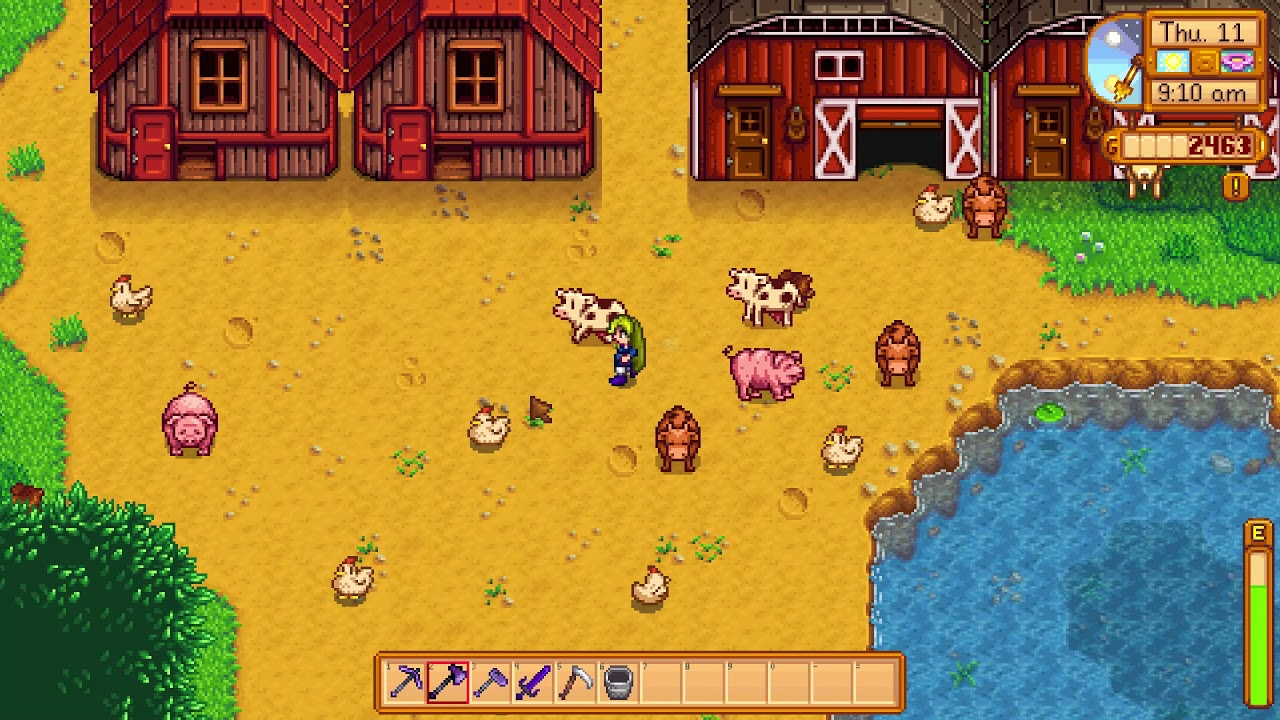Select the purple sword slot

(x=533, y=682)
